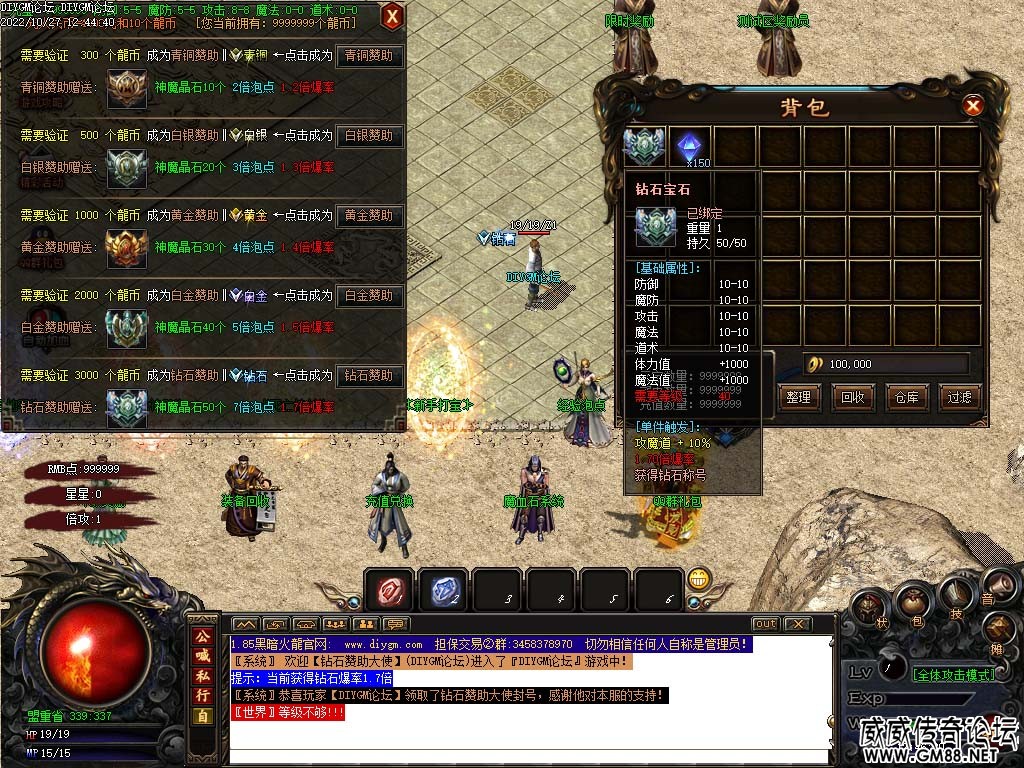Click the 过滤 filter button

[x=959, y=397]
